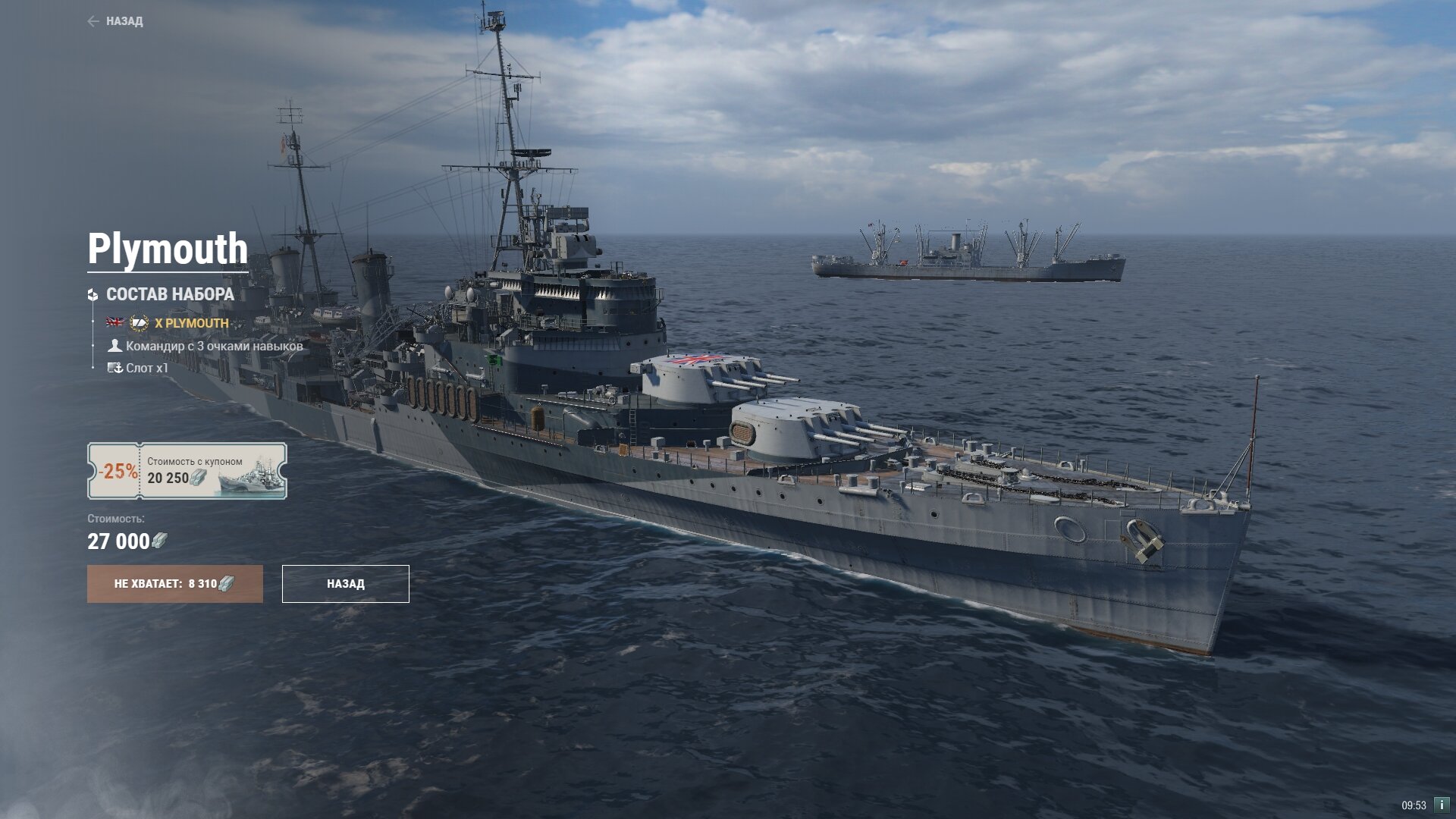Select the outlined НАЗАД button beside the purchase button
Screen dimensions: 1456x819
click(x=346, y=584)
